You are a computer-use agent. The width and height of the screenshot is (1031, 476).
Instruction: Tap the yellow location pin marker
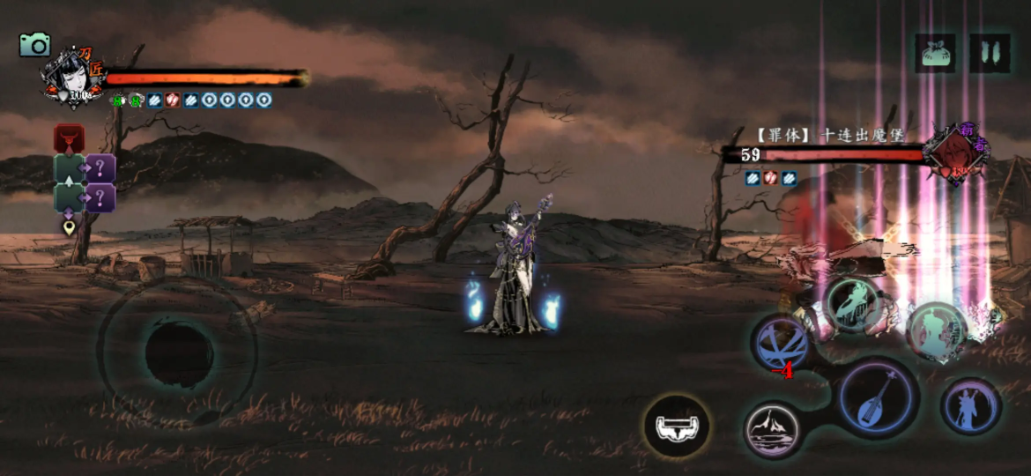[x=69, y=227]
